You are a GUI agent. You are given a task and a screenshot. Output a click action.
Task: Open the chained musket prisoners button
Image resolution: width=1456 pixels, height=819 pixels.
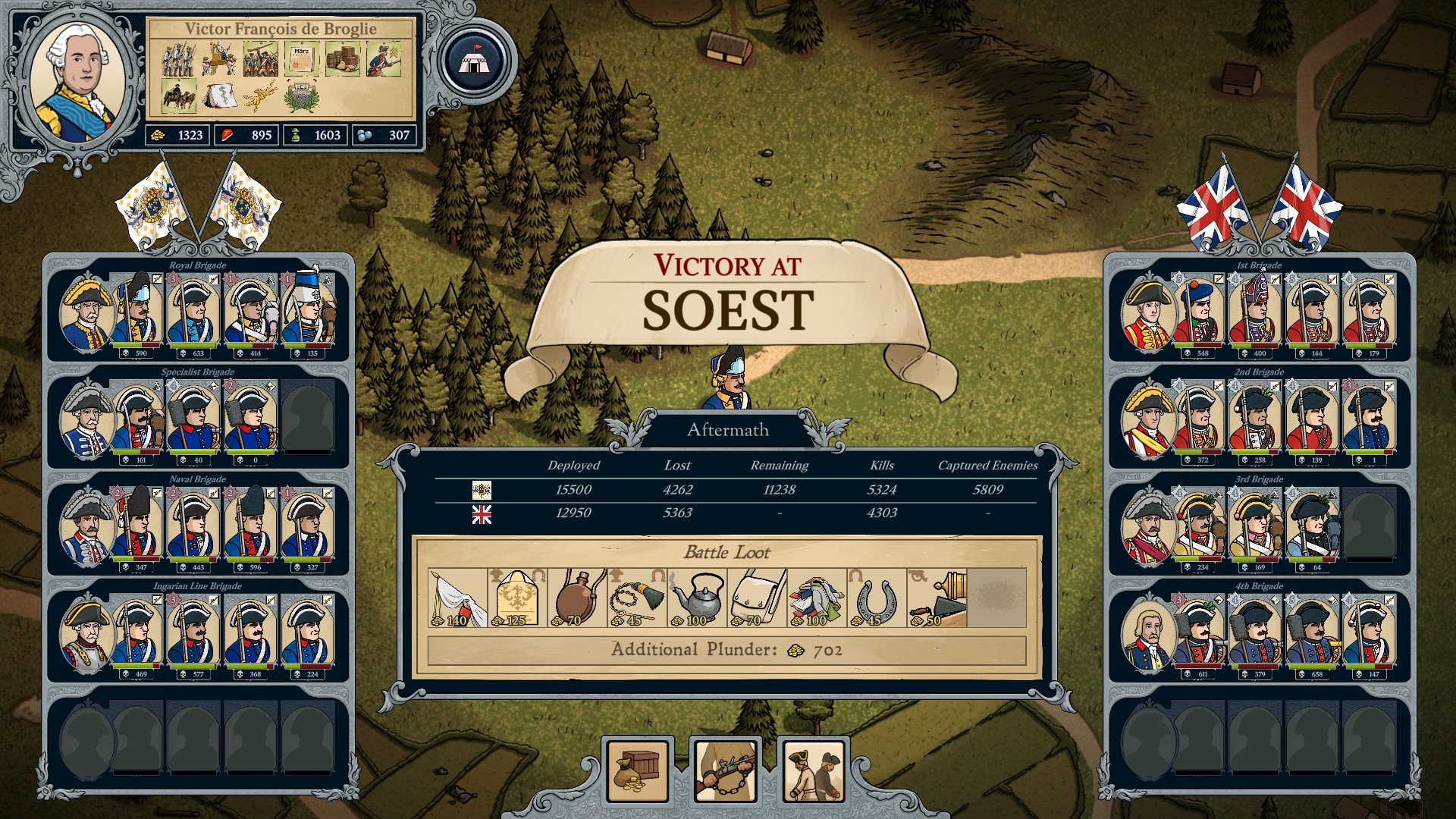click(726, 771)
